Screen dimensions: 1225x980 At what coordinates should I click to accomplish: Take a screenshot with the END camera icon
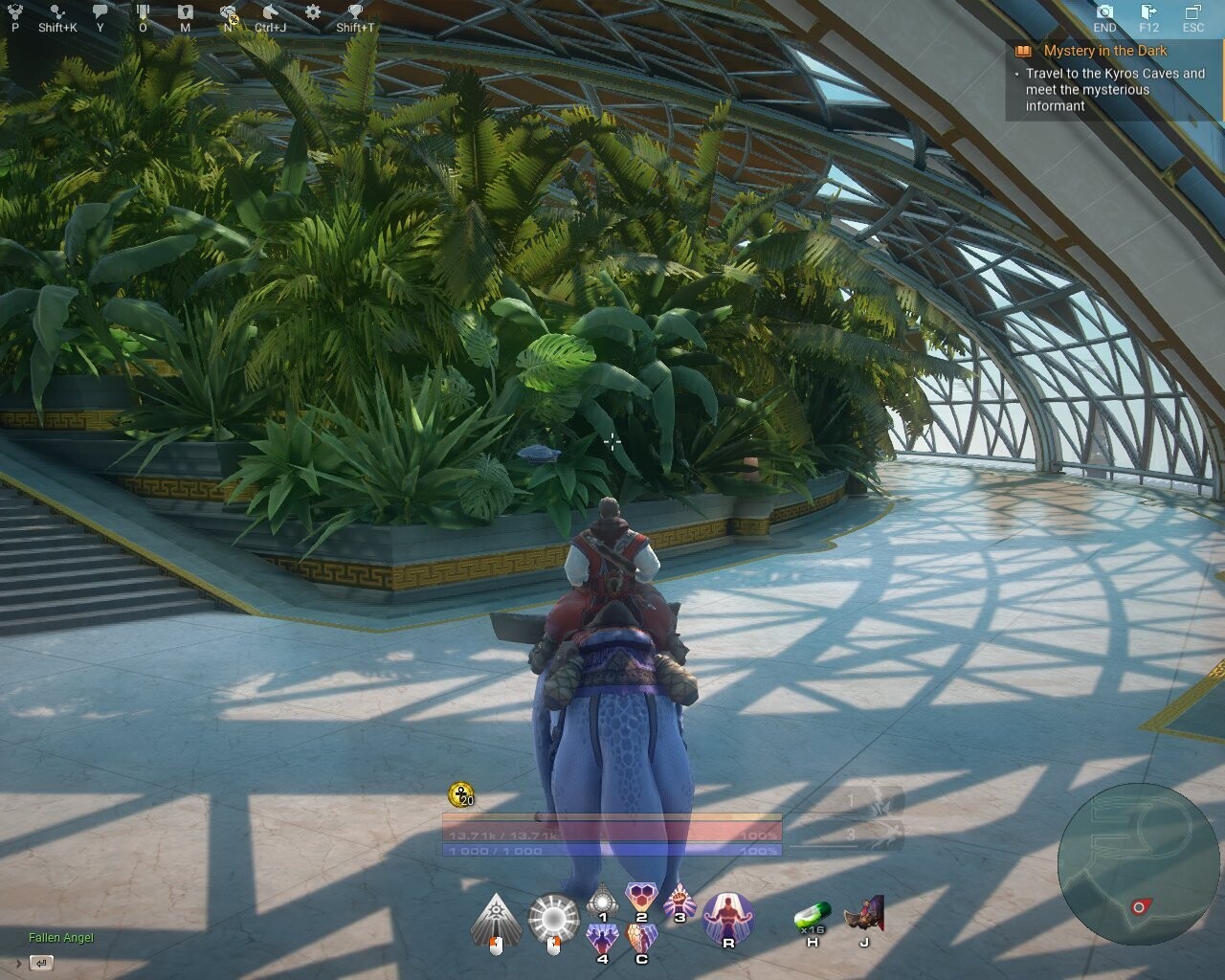(1106, 13)
